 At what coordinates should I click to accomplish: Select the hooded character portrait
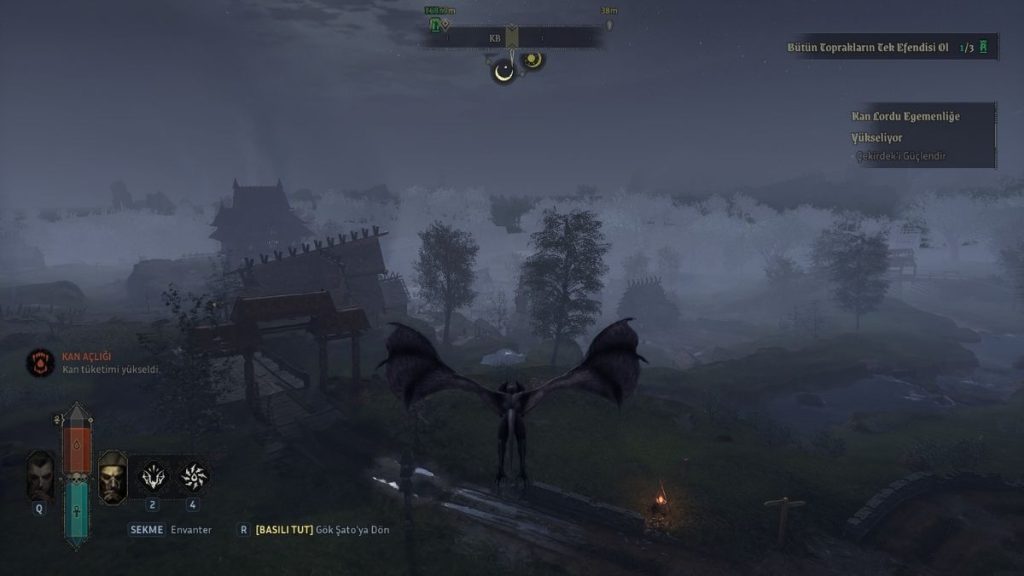click(x=112, y=477)
